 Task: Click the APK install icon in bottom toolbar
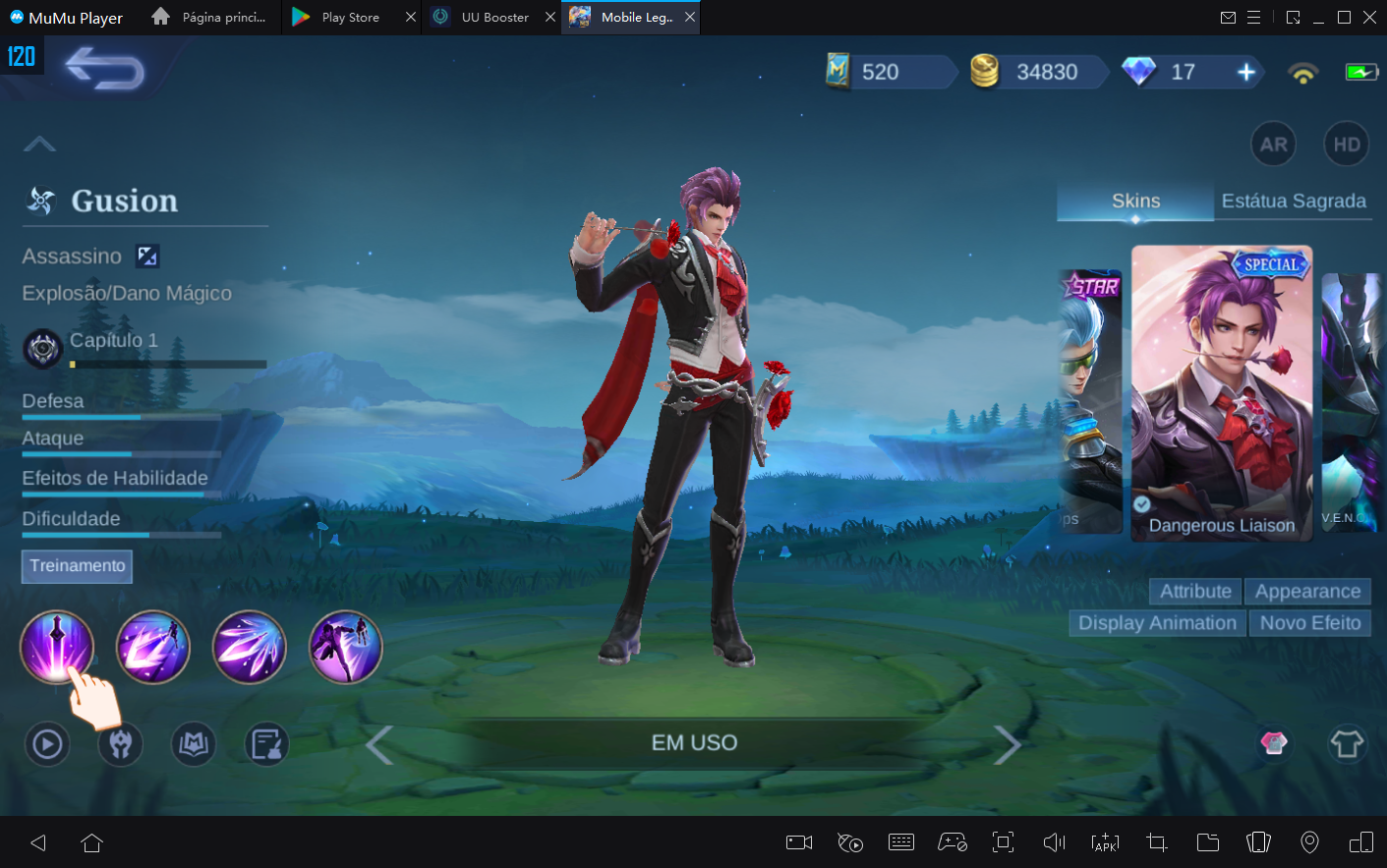pyautogui.click(x=1105, y=842)
